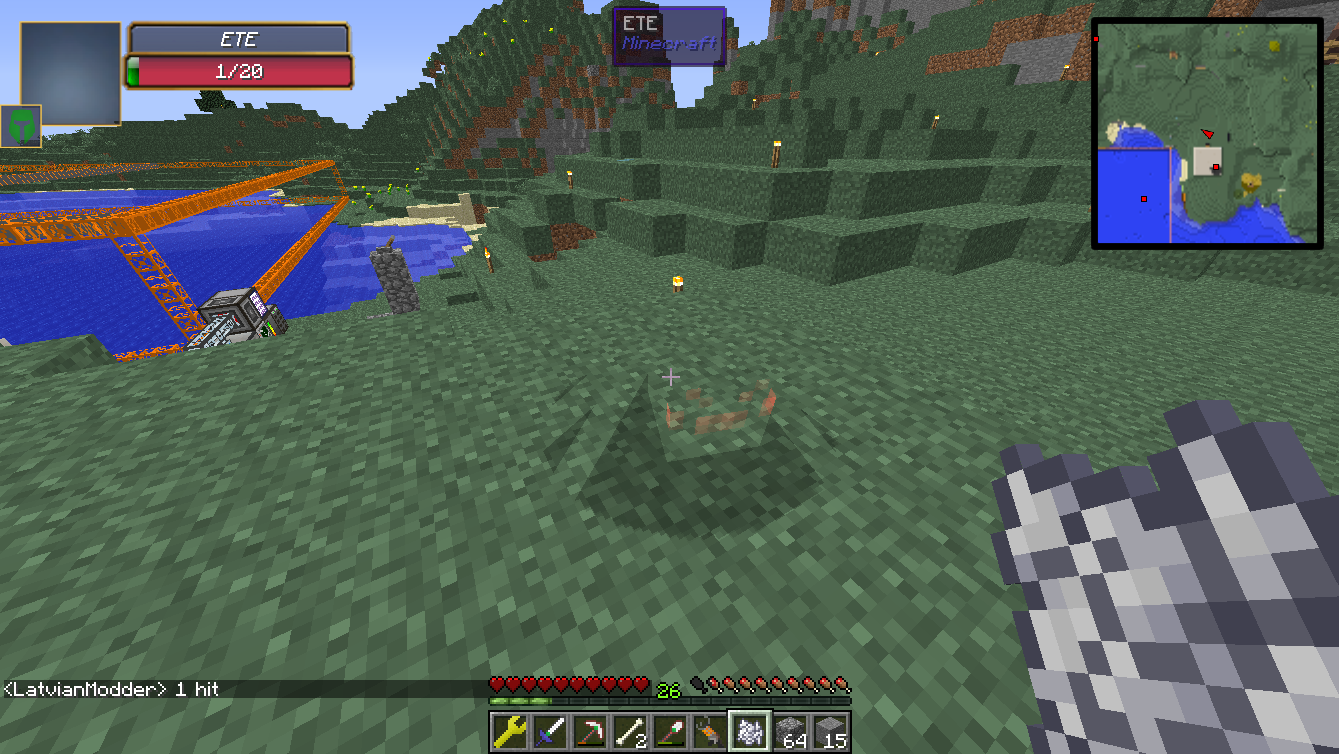The width and height of the screenshot is (1339, 754).
Task: Choose the pickaxe hotbar slot
Action: tap(590, 731)
